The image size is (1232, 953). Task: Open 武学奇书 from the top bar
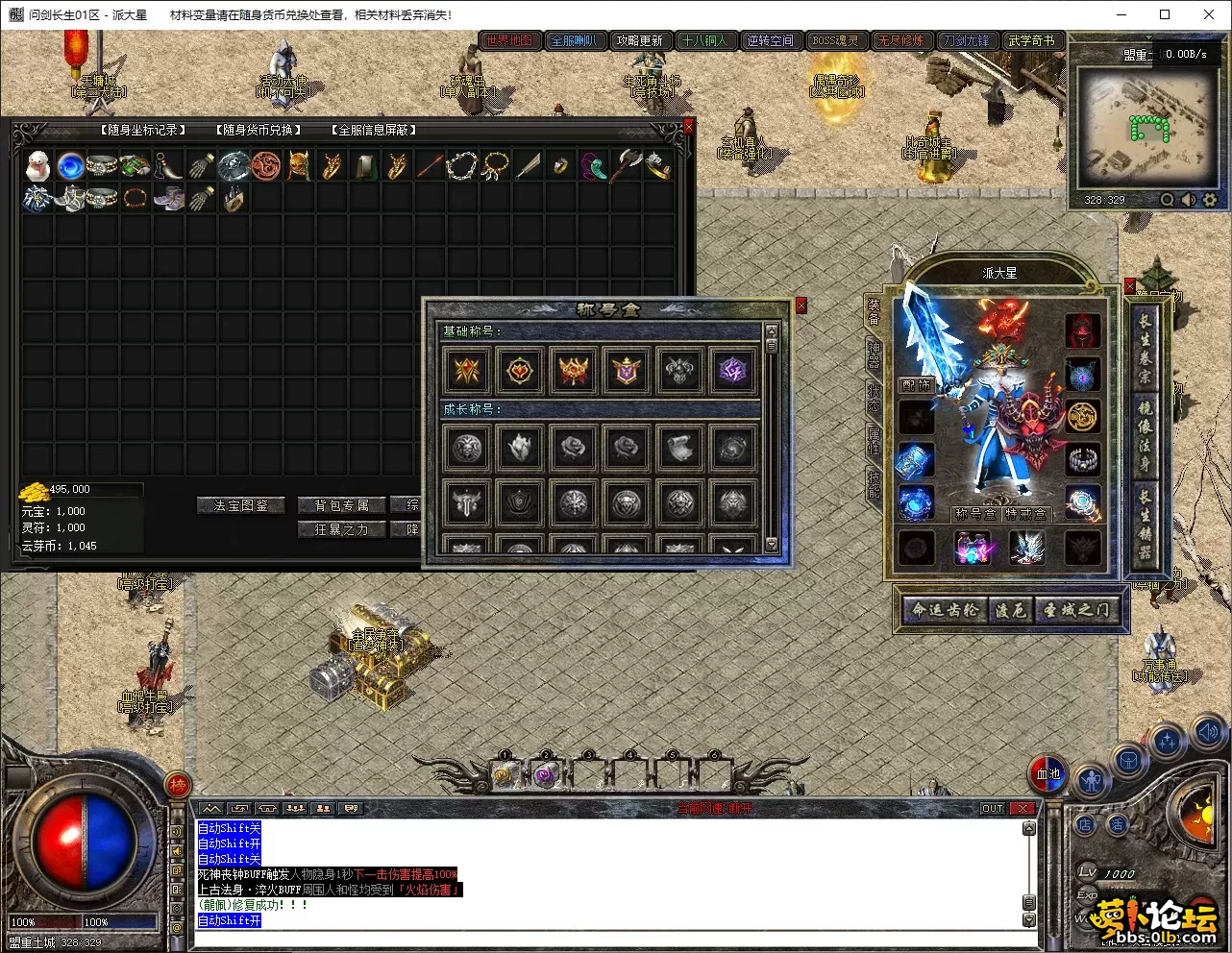pyautogui.click(x=1031, y=40)
